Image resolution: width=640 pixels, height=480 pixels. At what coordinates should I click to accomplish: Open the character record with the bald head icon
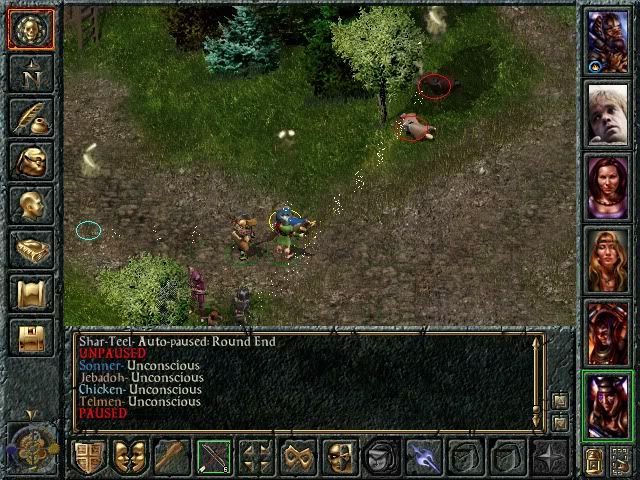(x=31, y=205)
